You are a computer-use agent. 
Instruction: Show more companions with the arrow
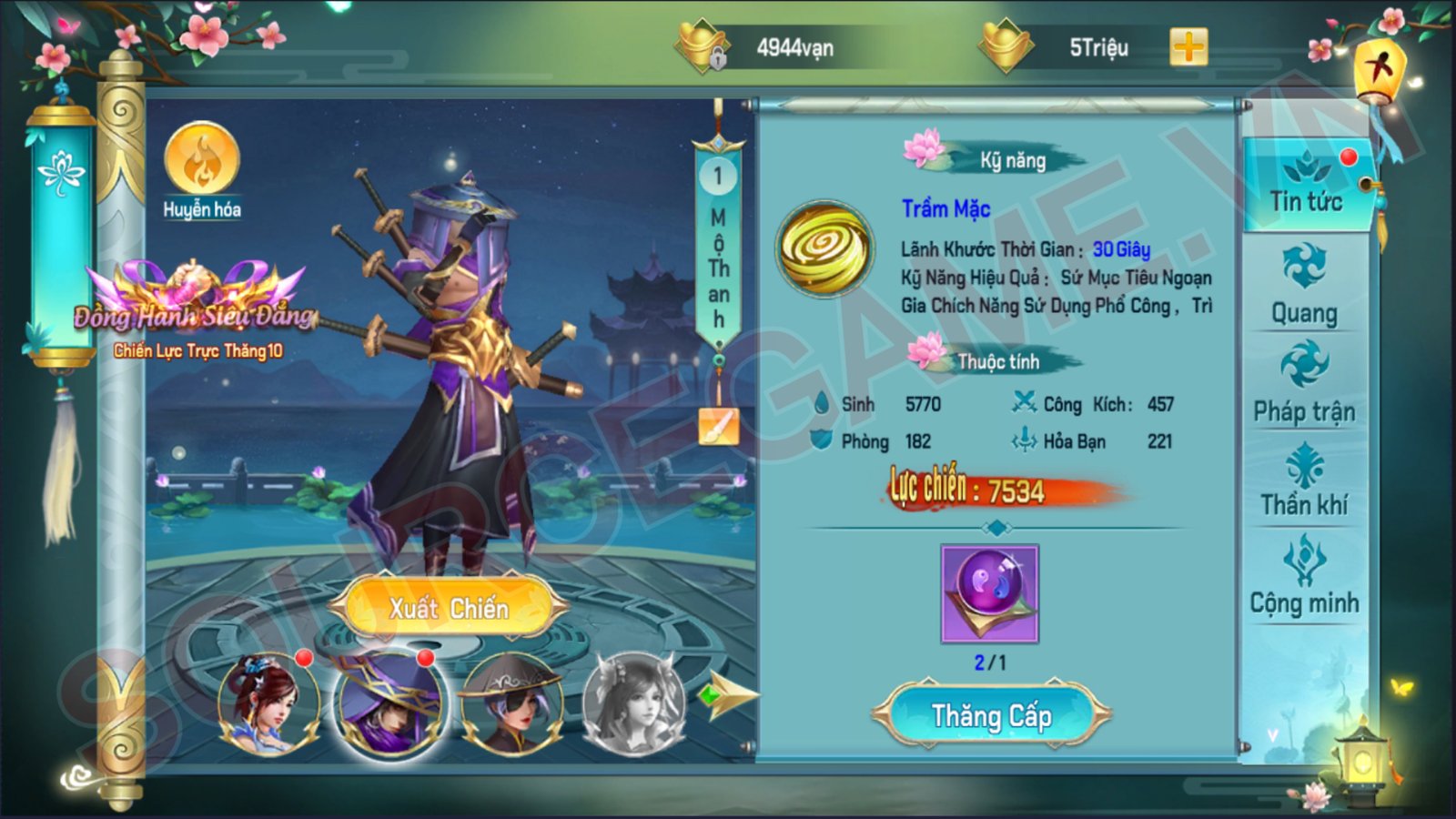(730, 696)
